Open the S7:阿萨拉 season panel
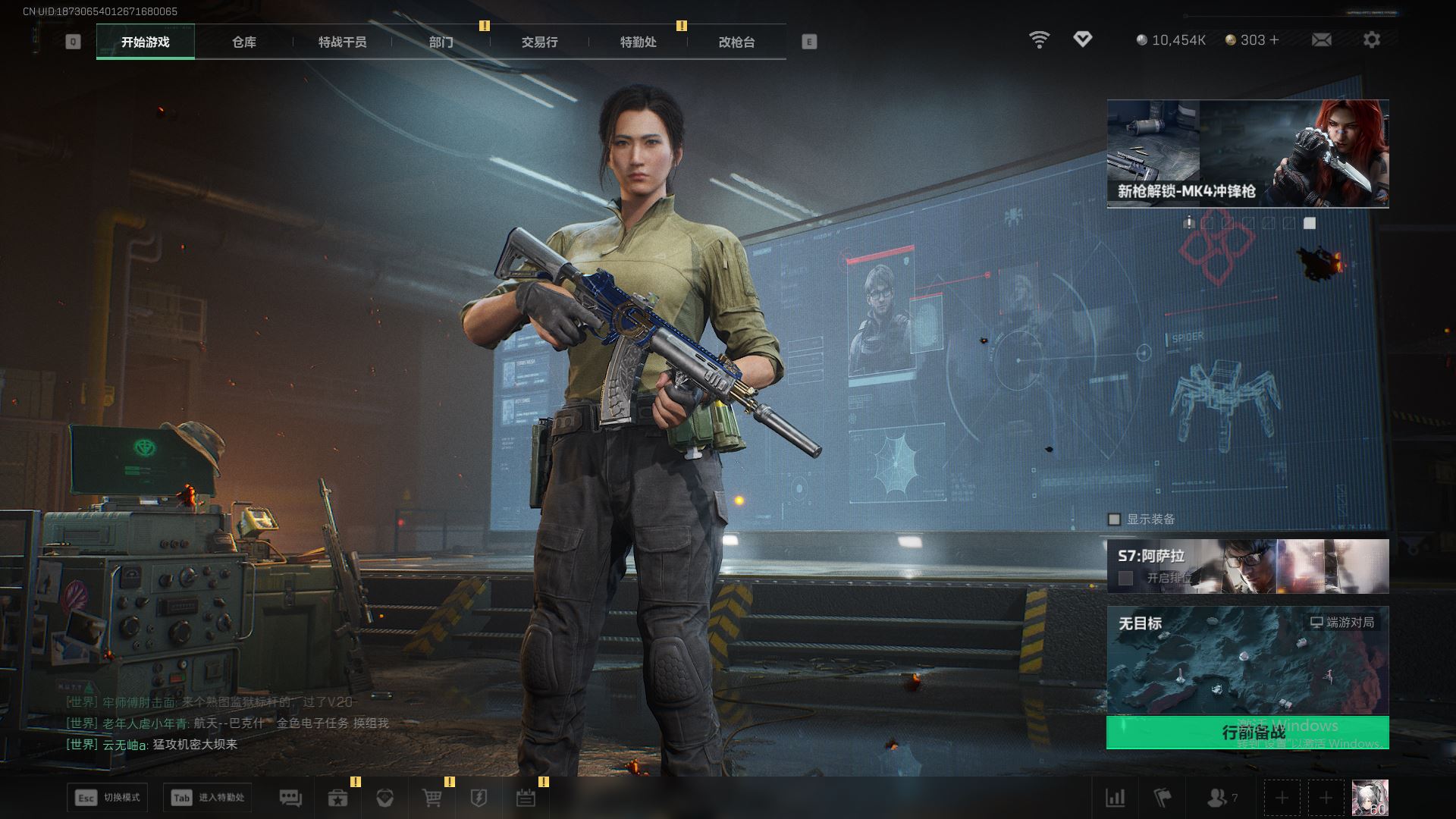 [x=1247, y=566]
